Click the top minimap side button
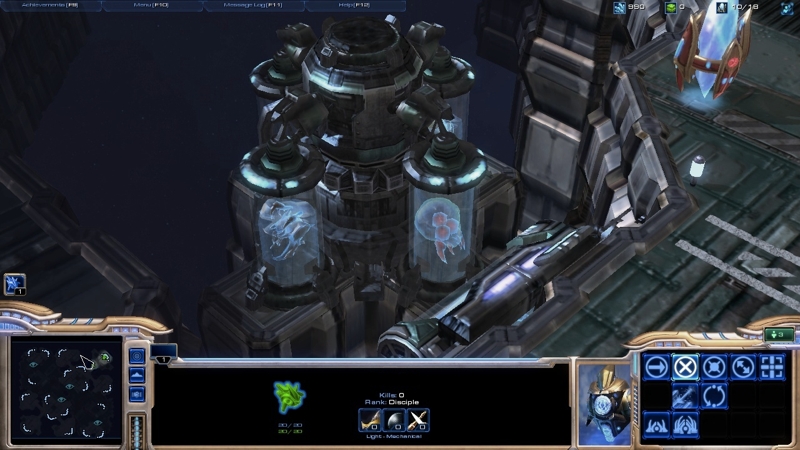The width and height of the screenshot is (800, 450). coord(137,356)
